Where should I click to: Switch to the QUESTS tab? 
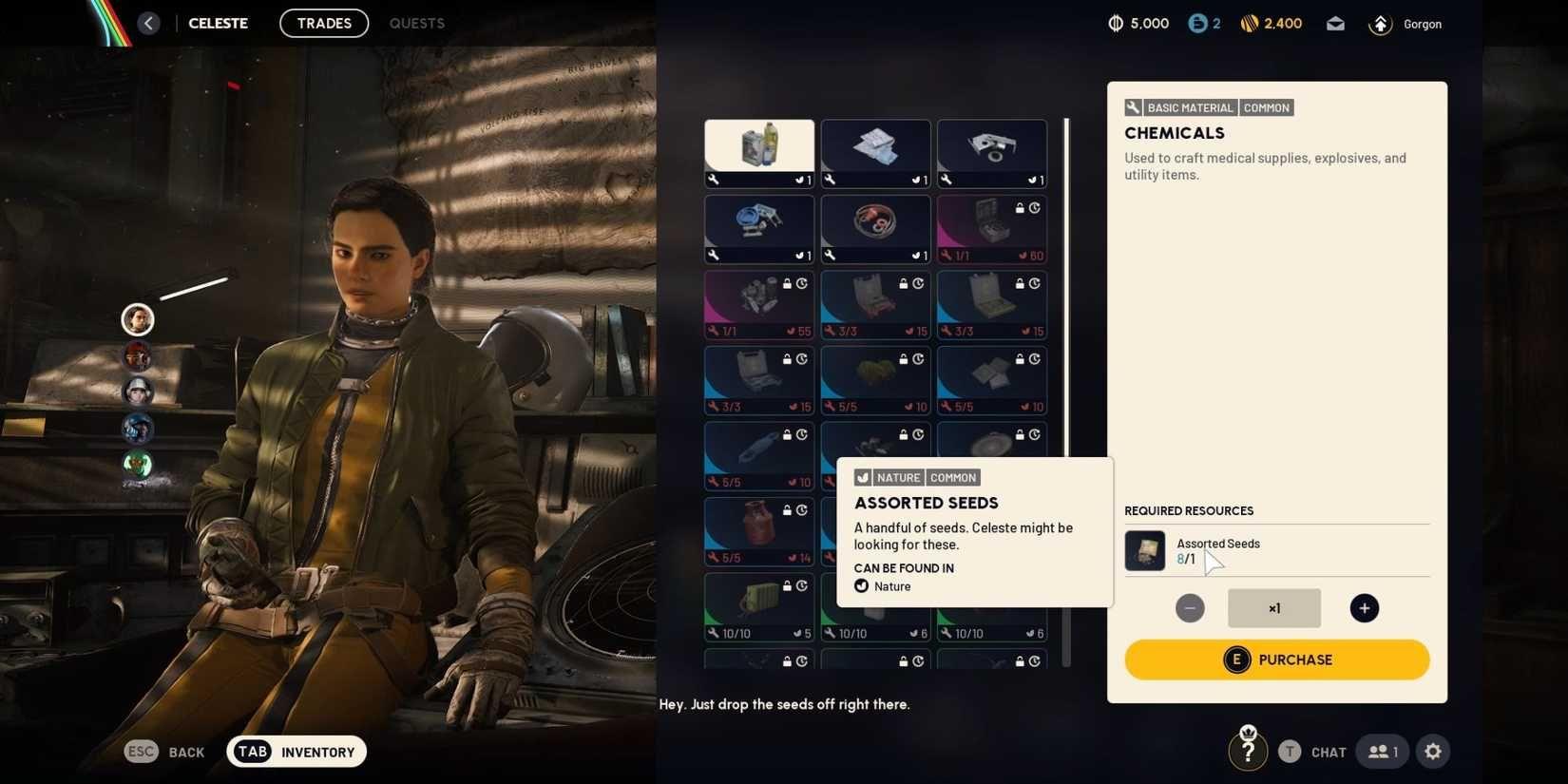416,23
